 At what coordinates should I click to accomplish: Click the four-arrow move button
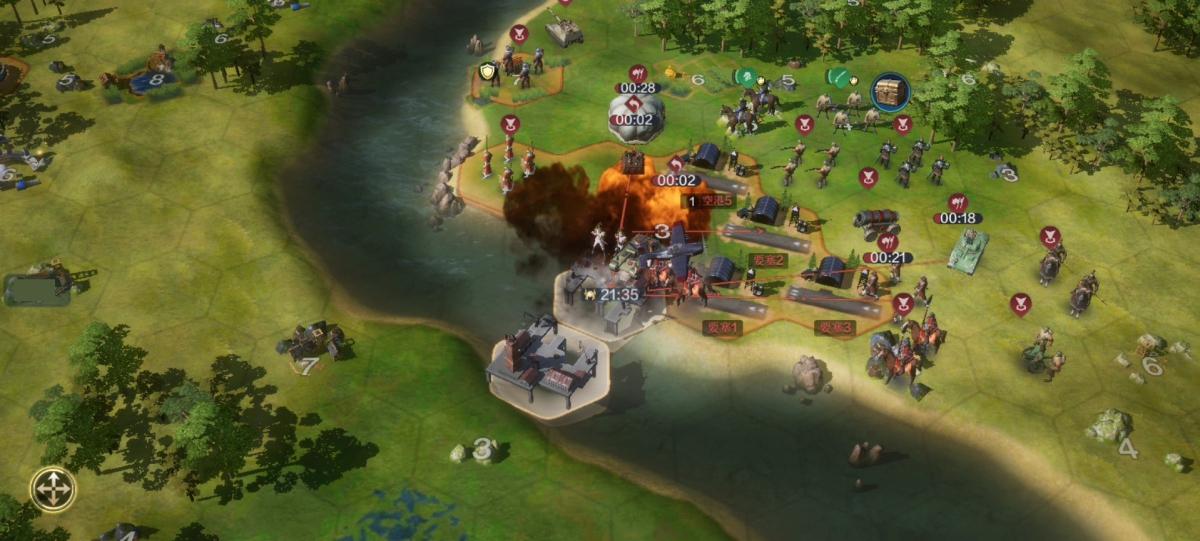click(x=53, y=489)
